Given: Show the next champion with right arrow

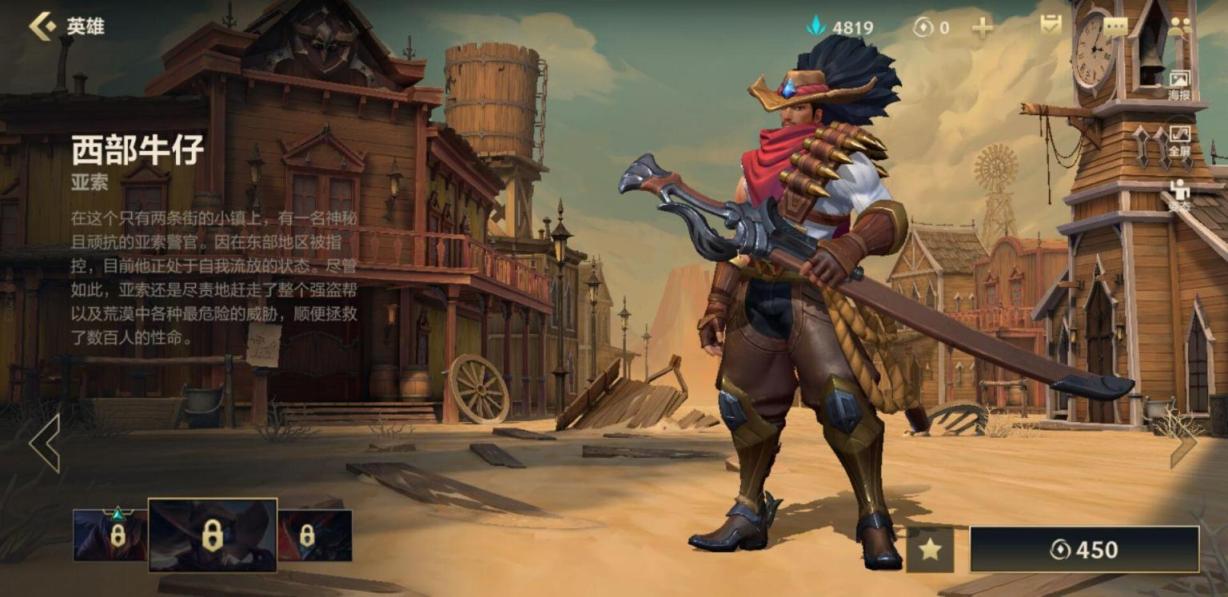Looking at the screenshot, I should click(x=1184, y=443).
